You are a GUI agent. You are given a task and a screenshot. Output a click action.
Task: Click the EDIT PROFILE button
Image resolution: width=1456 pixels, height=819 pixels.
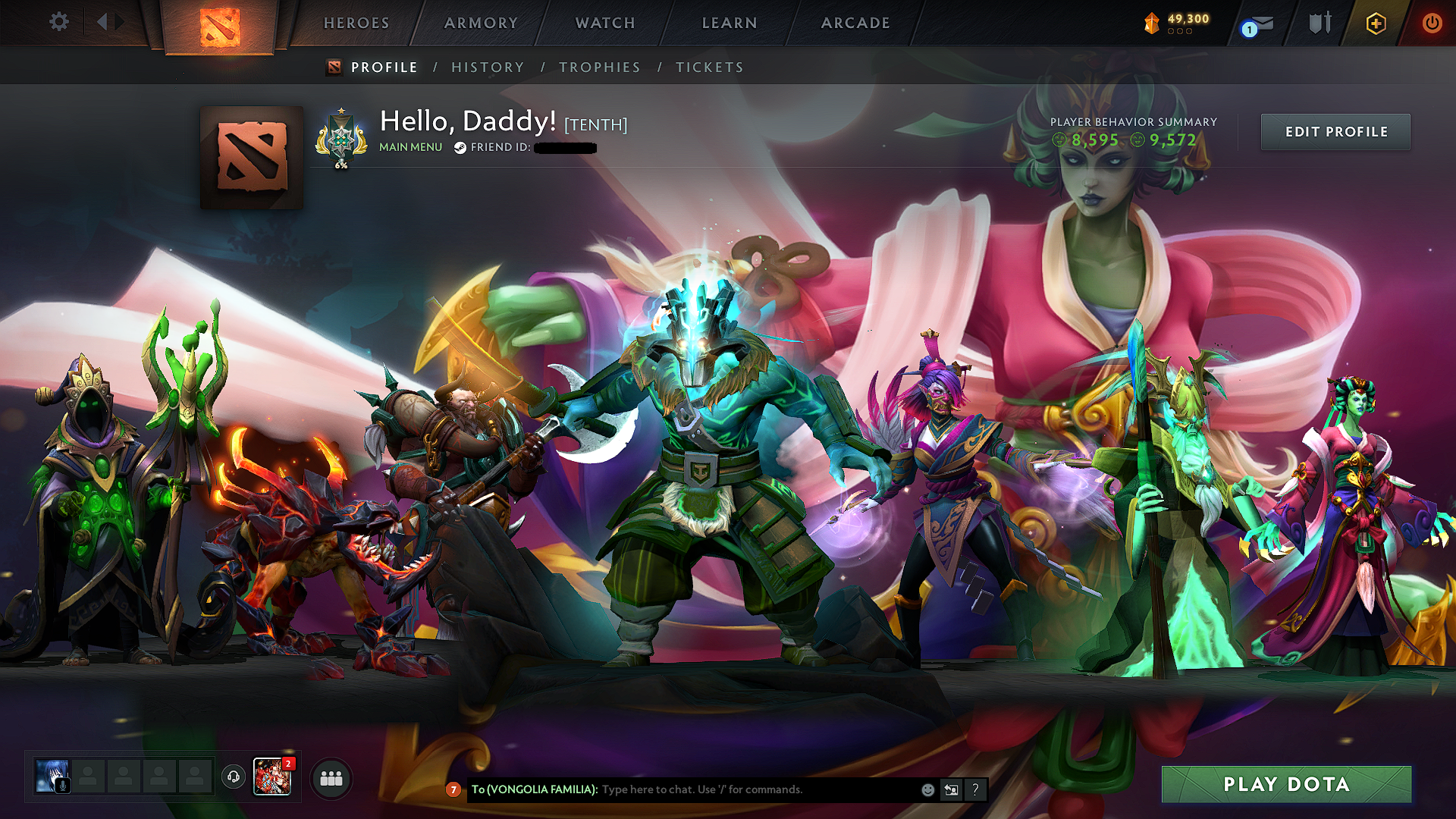pos(1335,131)
